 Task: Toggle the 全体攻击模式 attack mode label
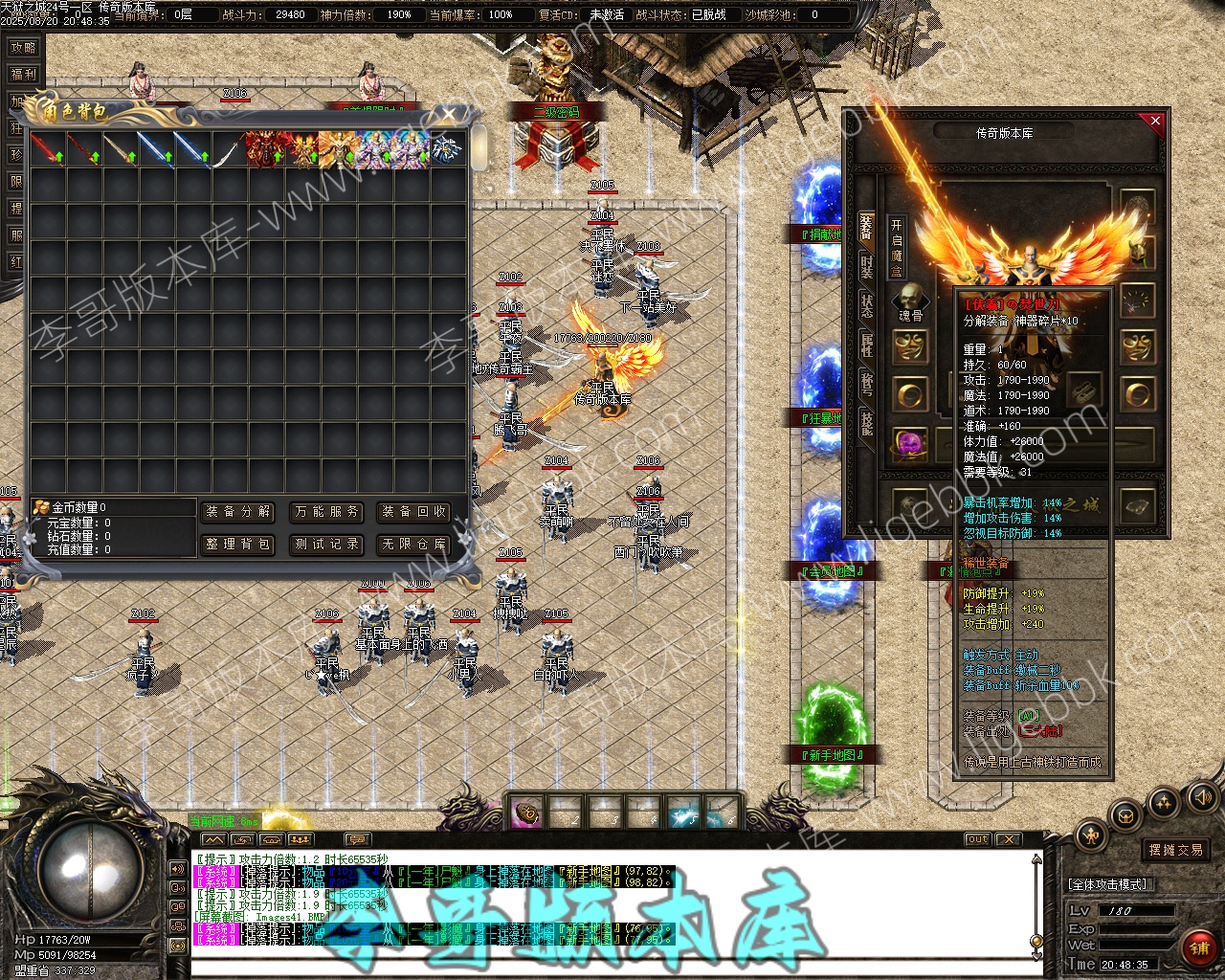pyautogui.click(x=1111, y=884)
